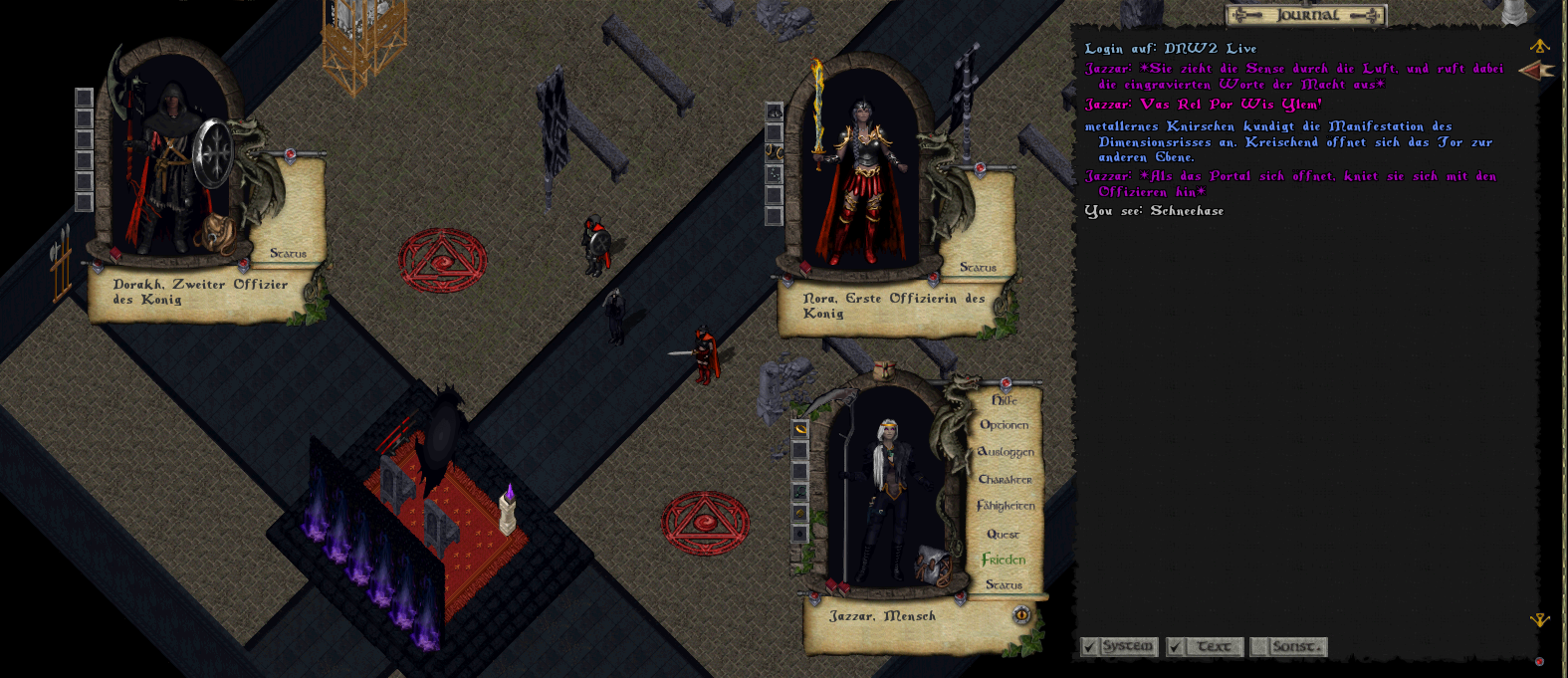
Task: Open the Quest log
Action: 1003,534
